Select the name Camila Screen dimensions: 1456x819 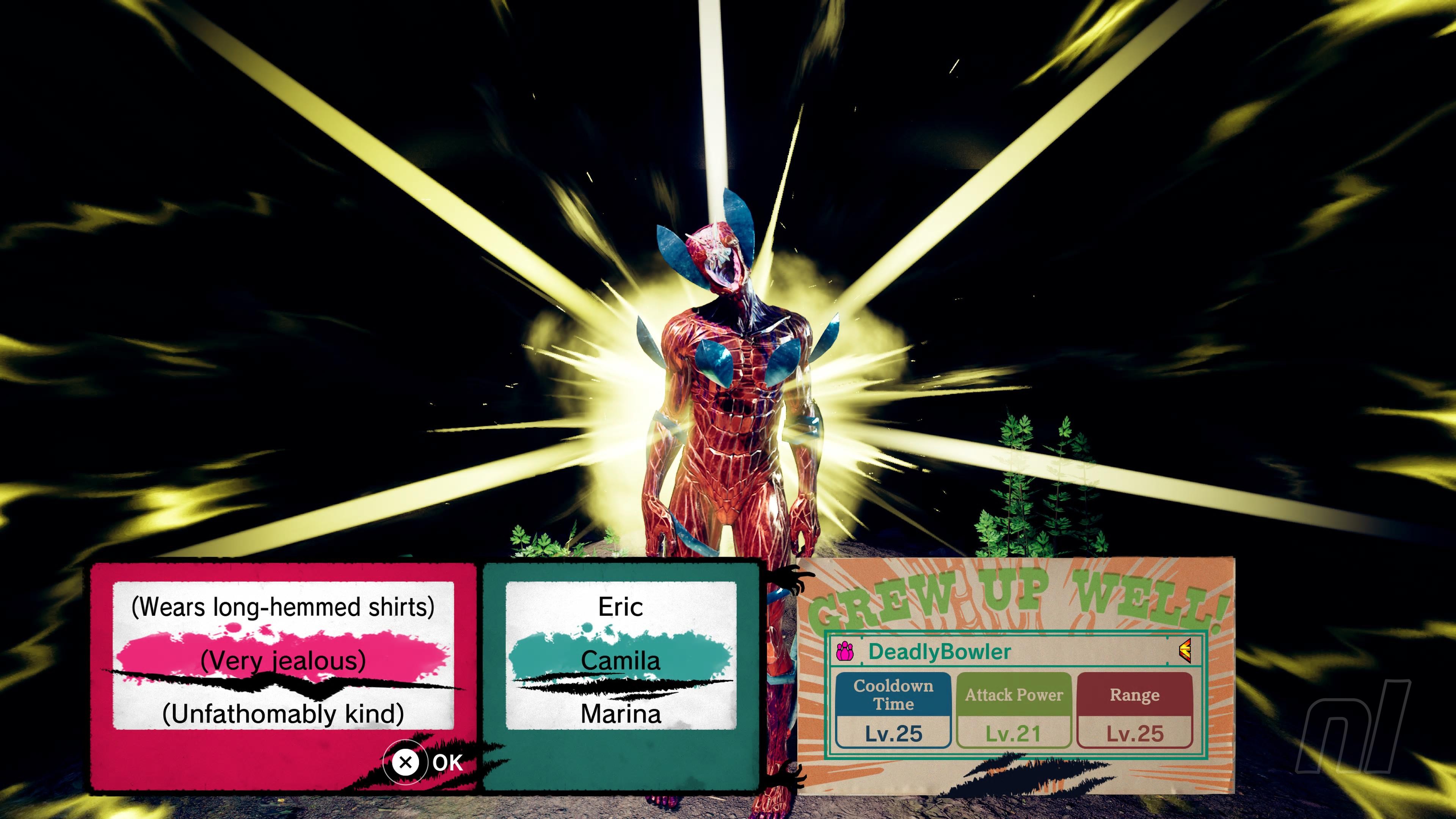pos(621,660)
